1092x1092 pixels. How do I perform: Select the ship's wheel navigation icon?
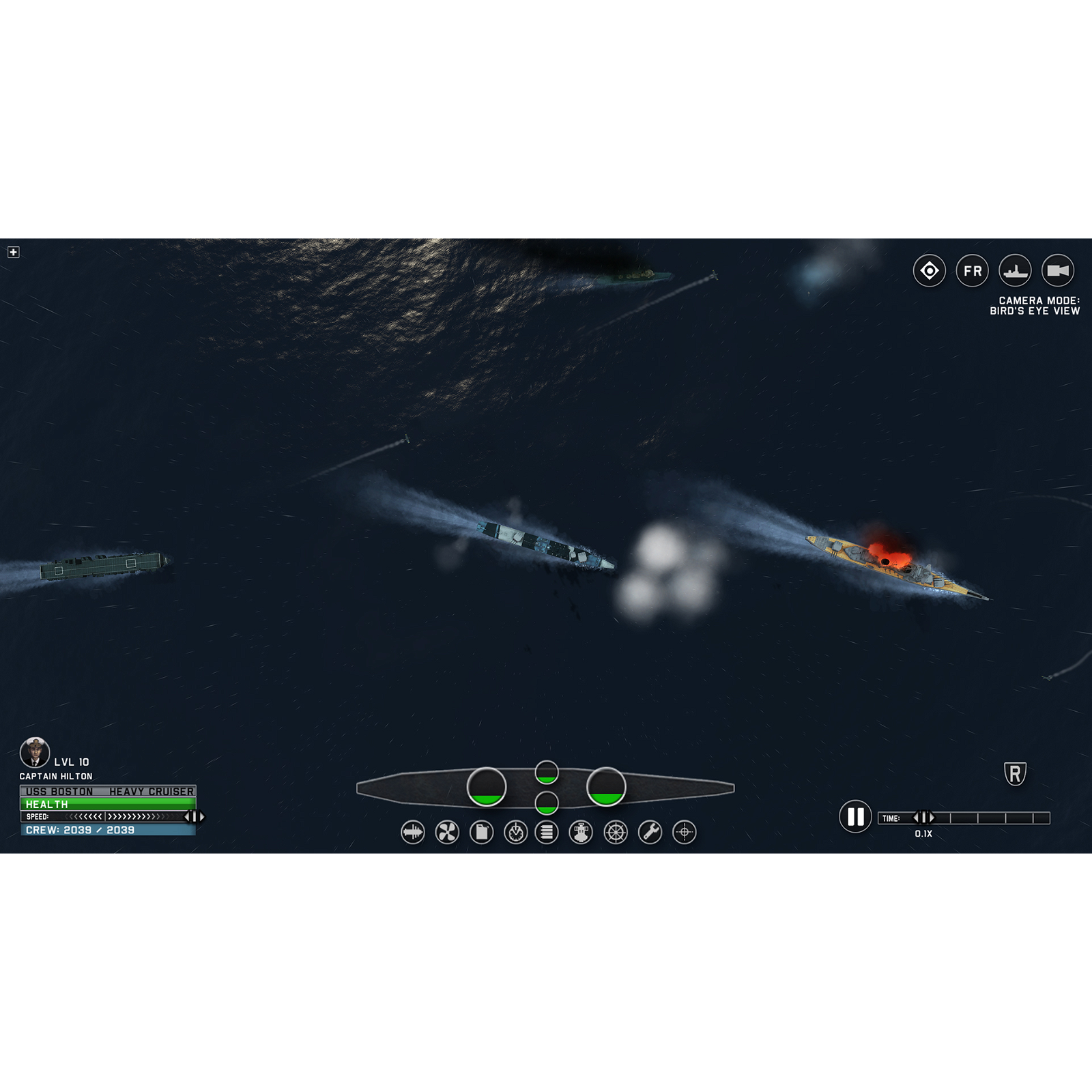(x=616, y=832)
